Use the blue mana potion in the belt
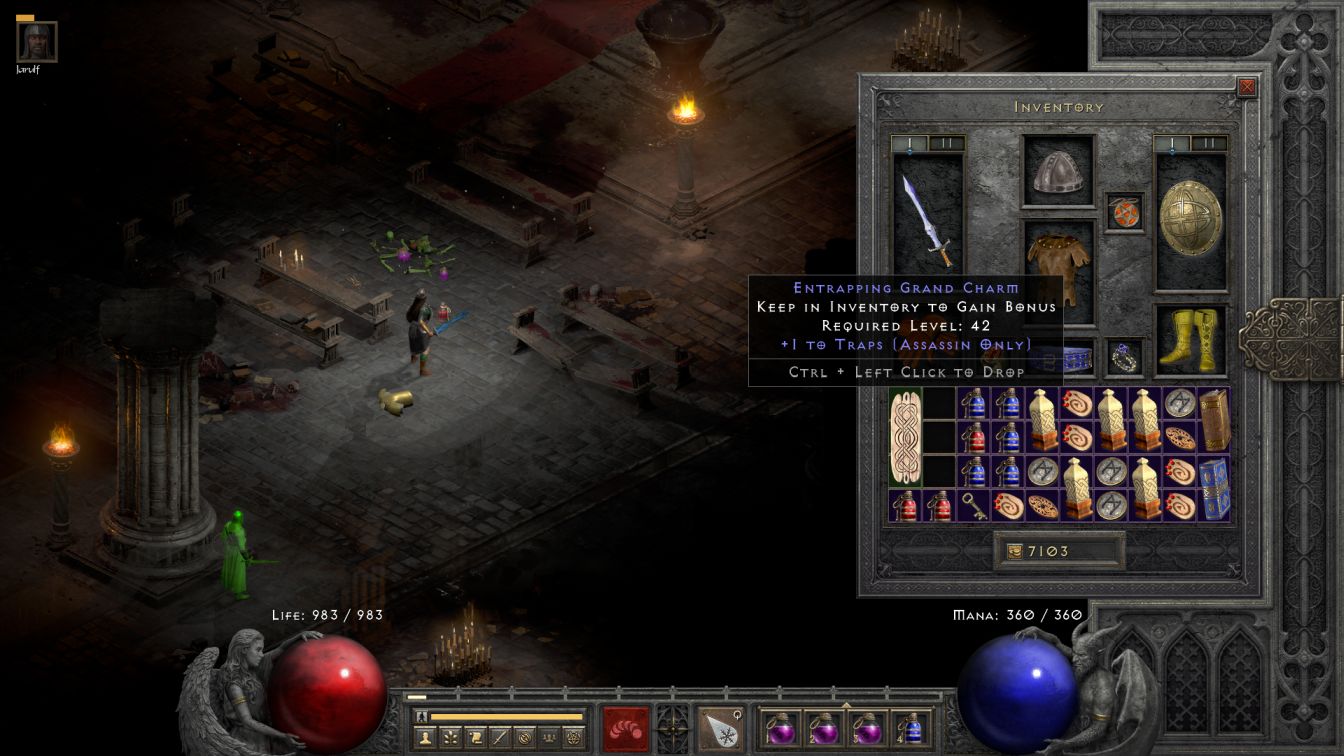Image resolution: width=1344 pixels, height=756 pixels. (912, 728)
